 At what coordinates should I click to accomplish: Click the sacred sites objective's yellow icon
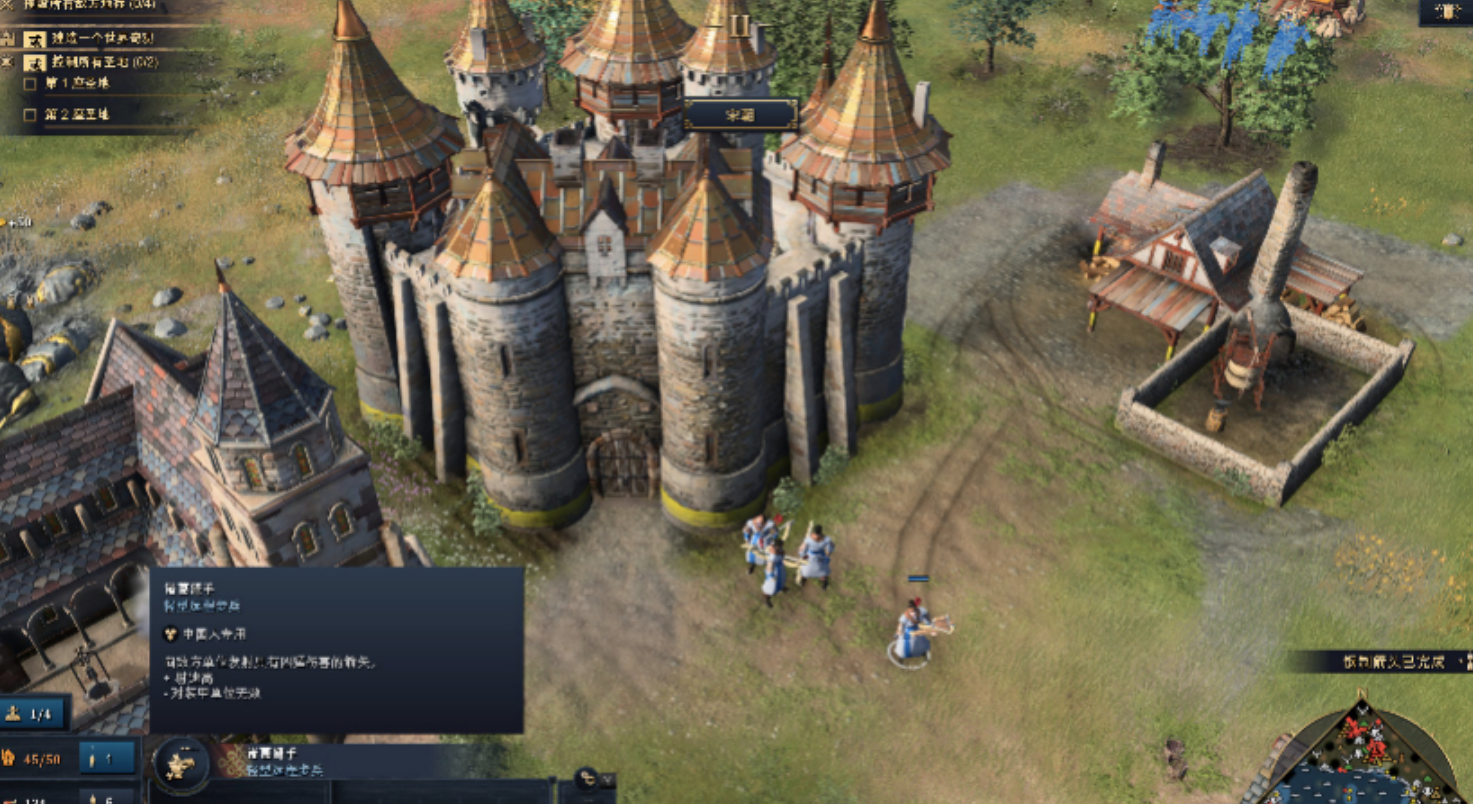click(x=35, y=62)
